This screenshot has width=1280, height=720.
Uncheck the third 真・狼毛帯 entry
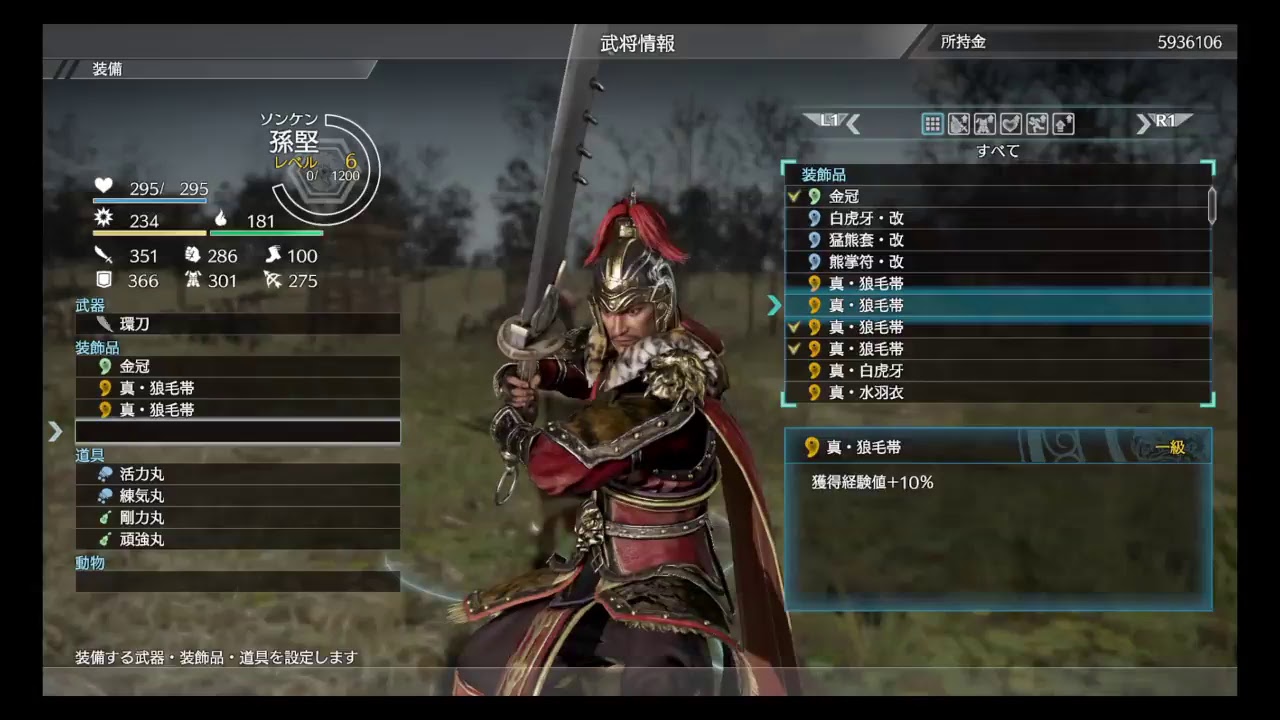point(793,327)
